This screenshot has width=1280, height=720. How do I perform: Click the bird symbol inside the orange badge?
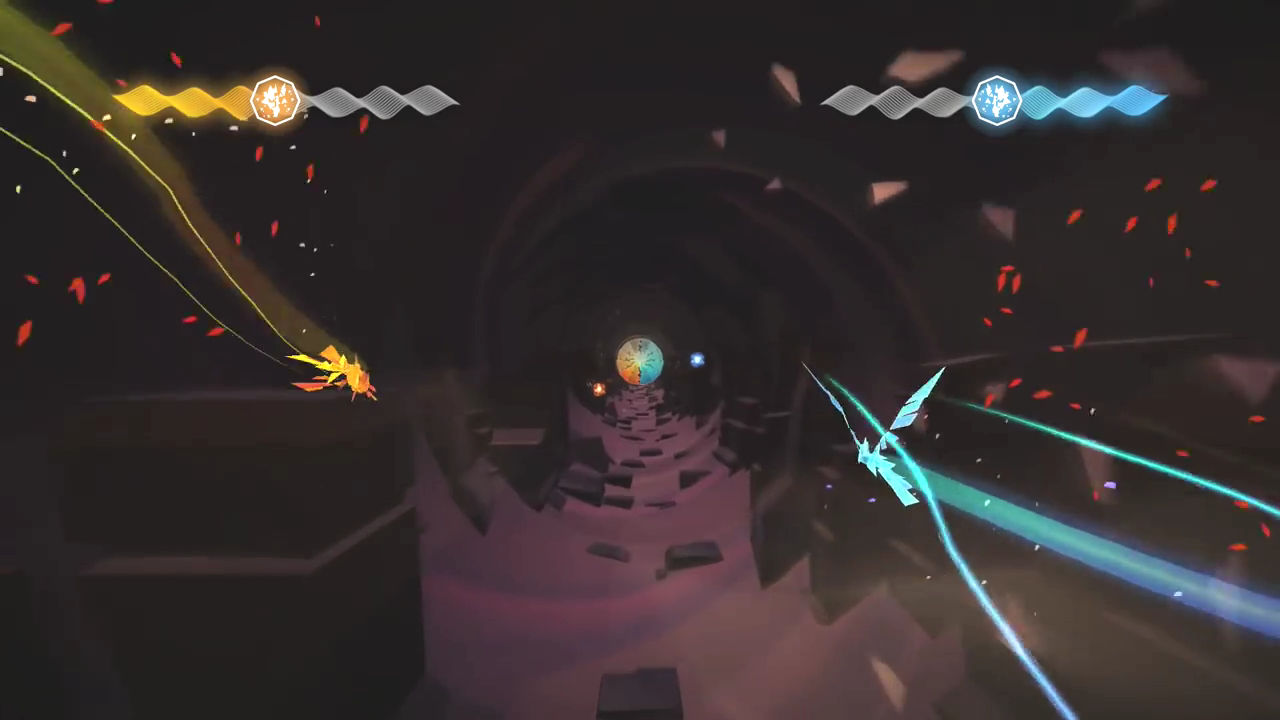coord(276,99)
